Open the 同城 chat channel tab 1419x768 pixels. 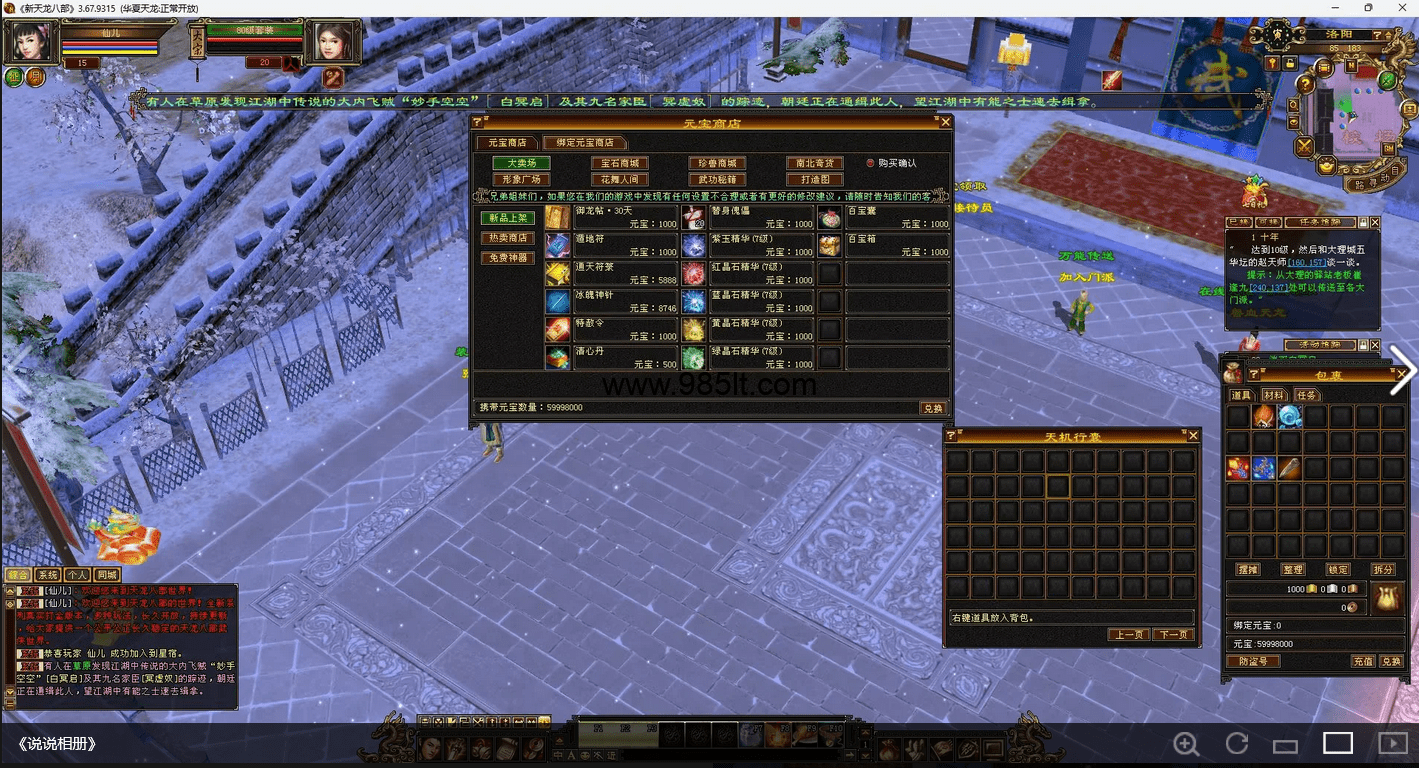(107, 575)
